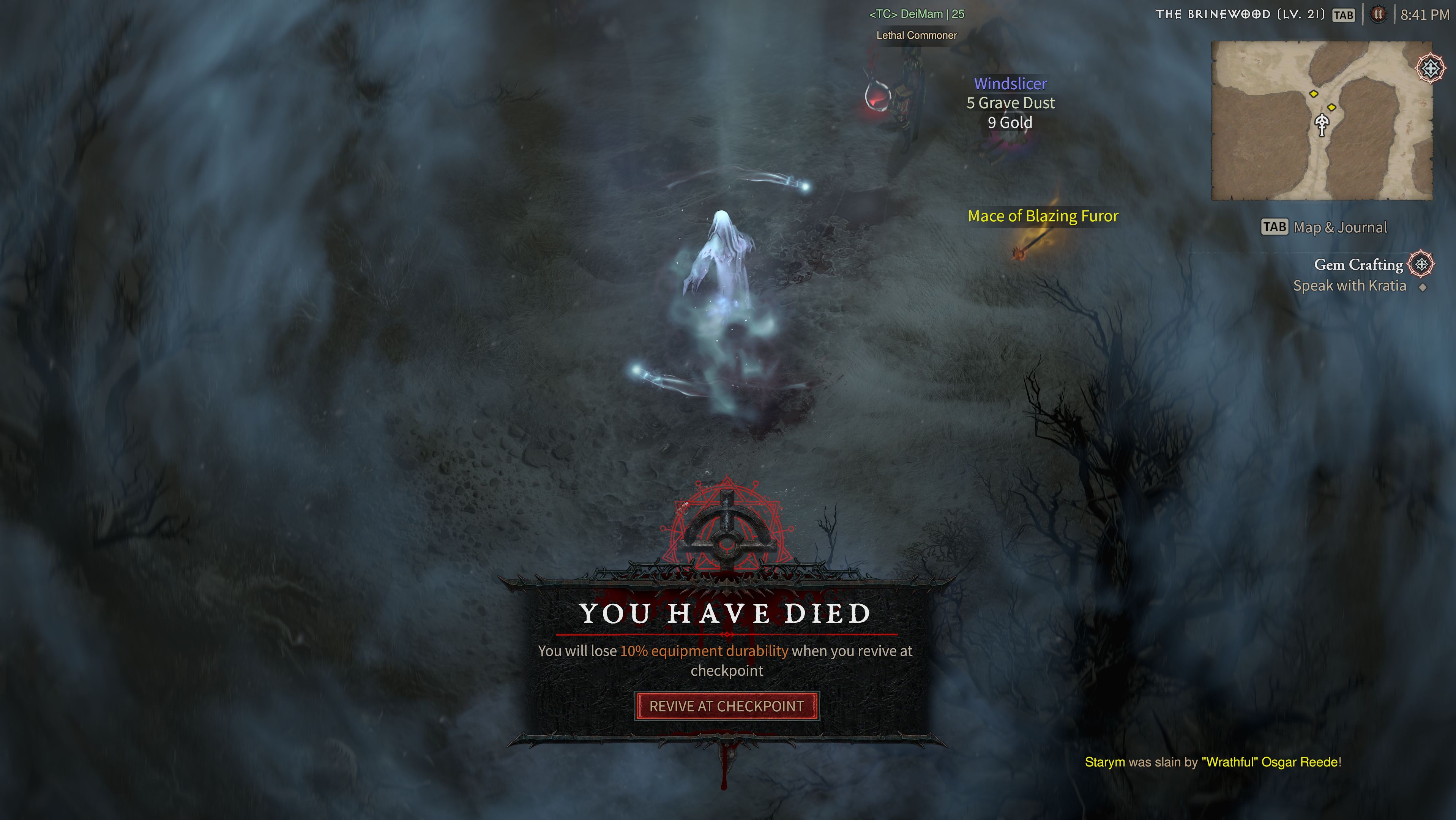Select the DeiMam player nameplate
Viewport: 1456px width, 820px height.
pos(916,14)
